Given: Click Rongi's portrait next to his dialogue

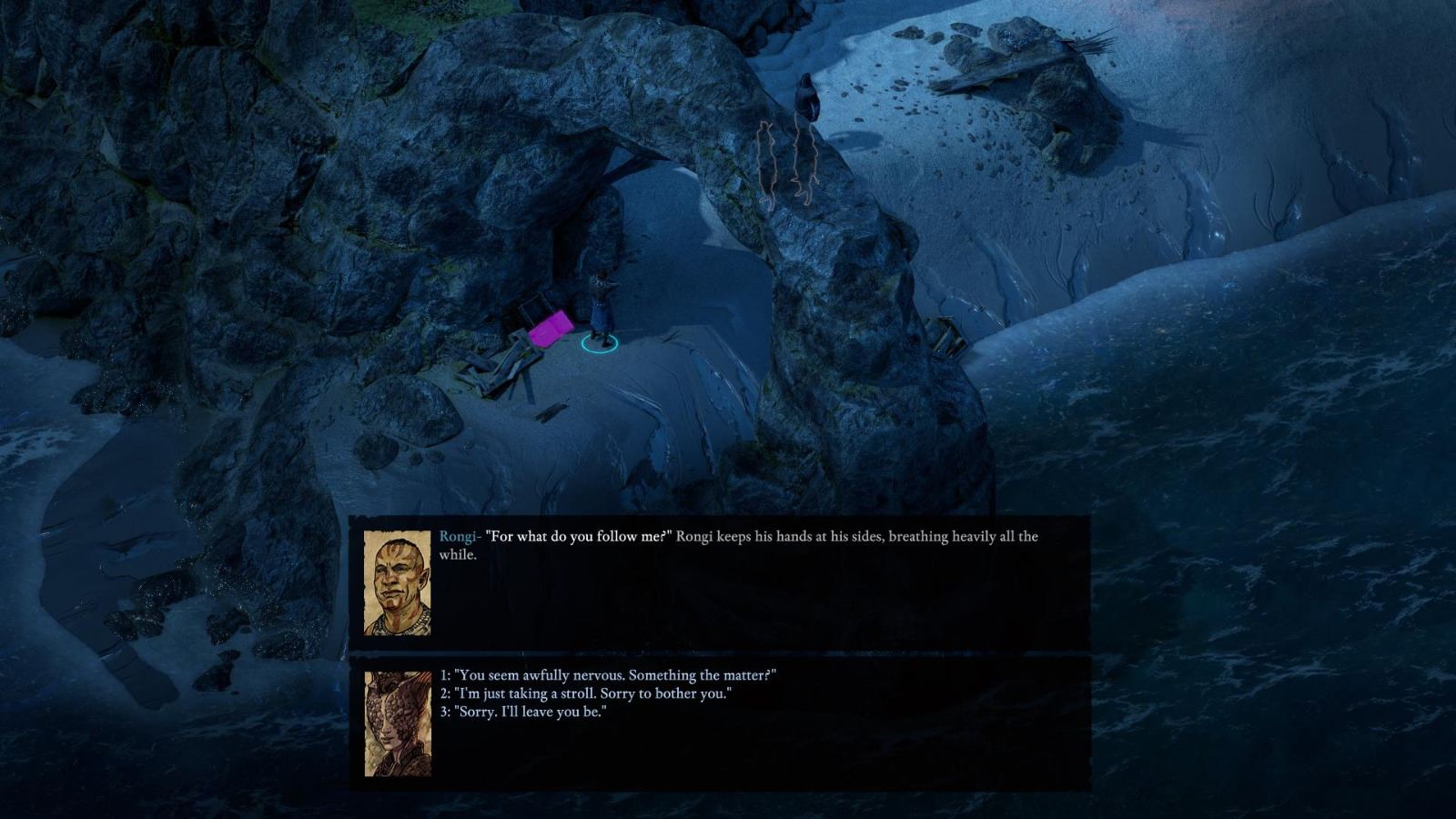Looking at the screenshot, I should (x=399, y=581).
